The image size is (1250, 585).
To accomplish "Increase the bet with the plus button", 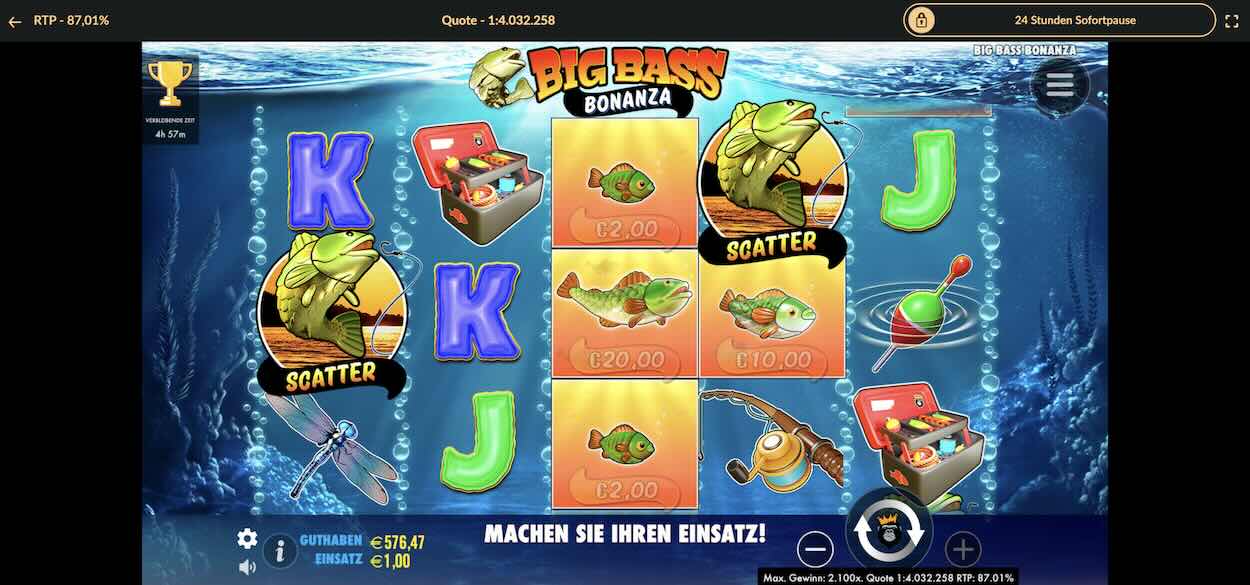I will [x=963, y=548].
